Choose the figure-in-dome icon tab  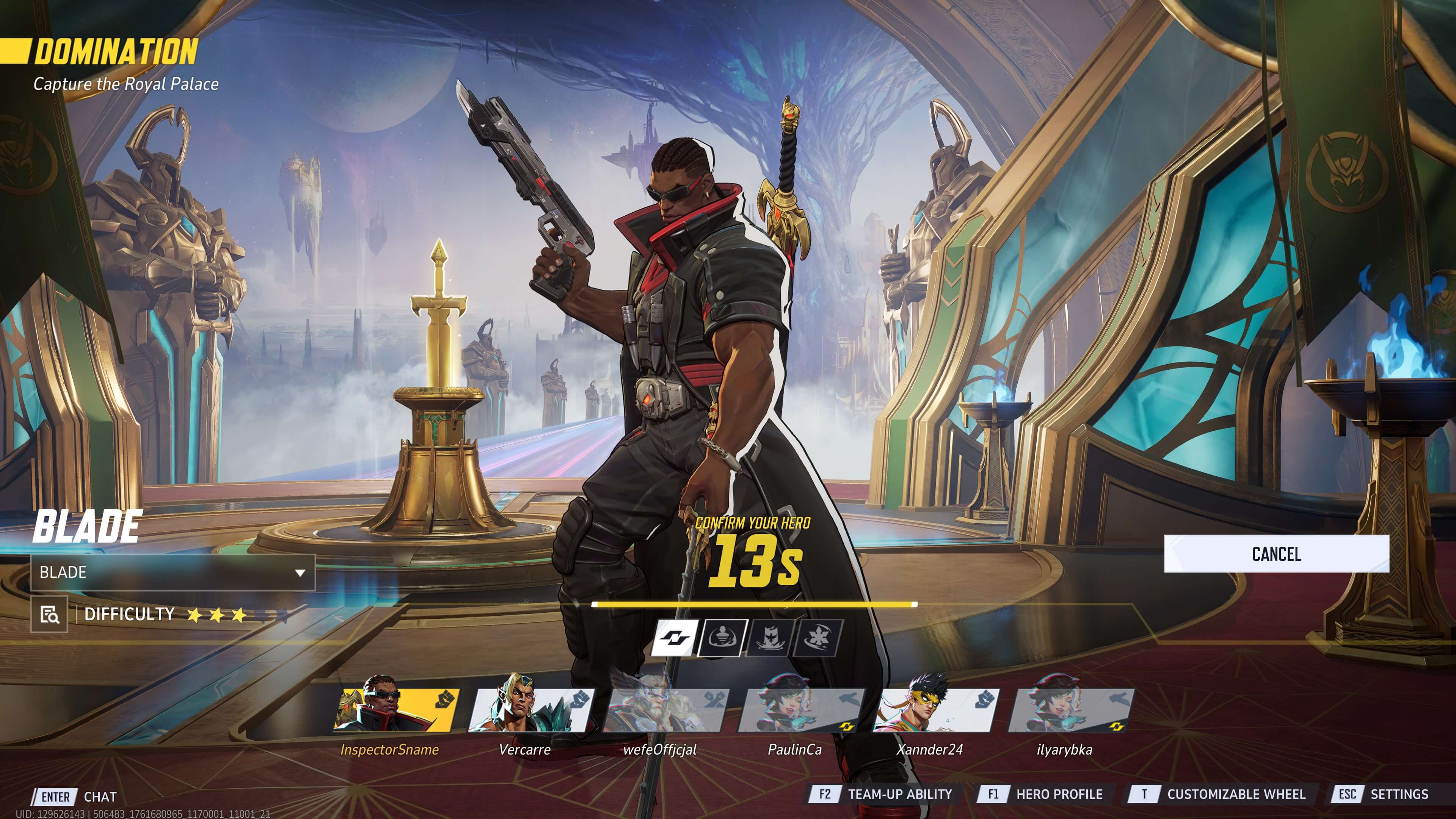723,638
